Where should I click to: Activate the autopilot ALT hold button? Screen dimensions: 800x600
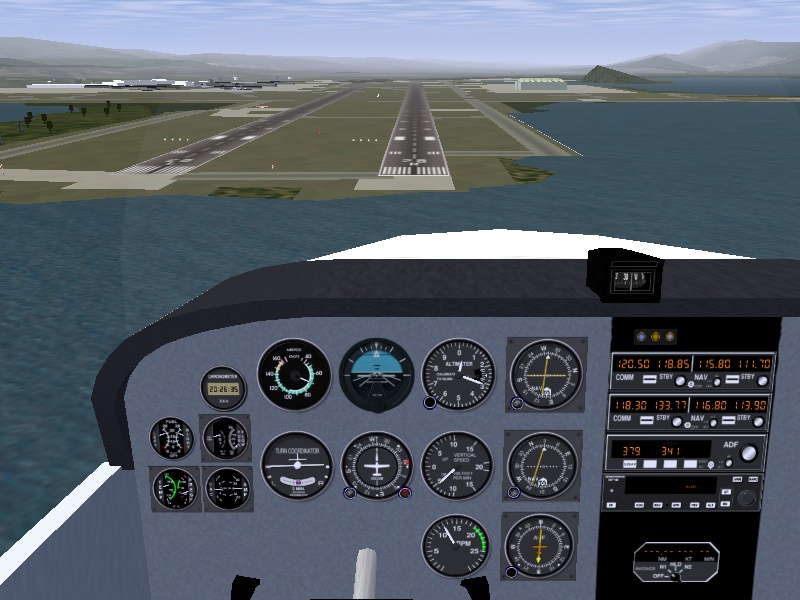point(712,505)
